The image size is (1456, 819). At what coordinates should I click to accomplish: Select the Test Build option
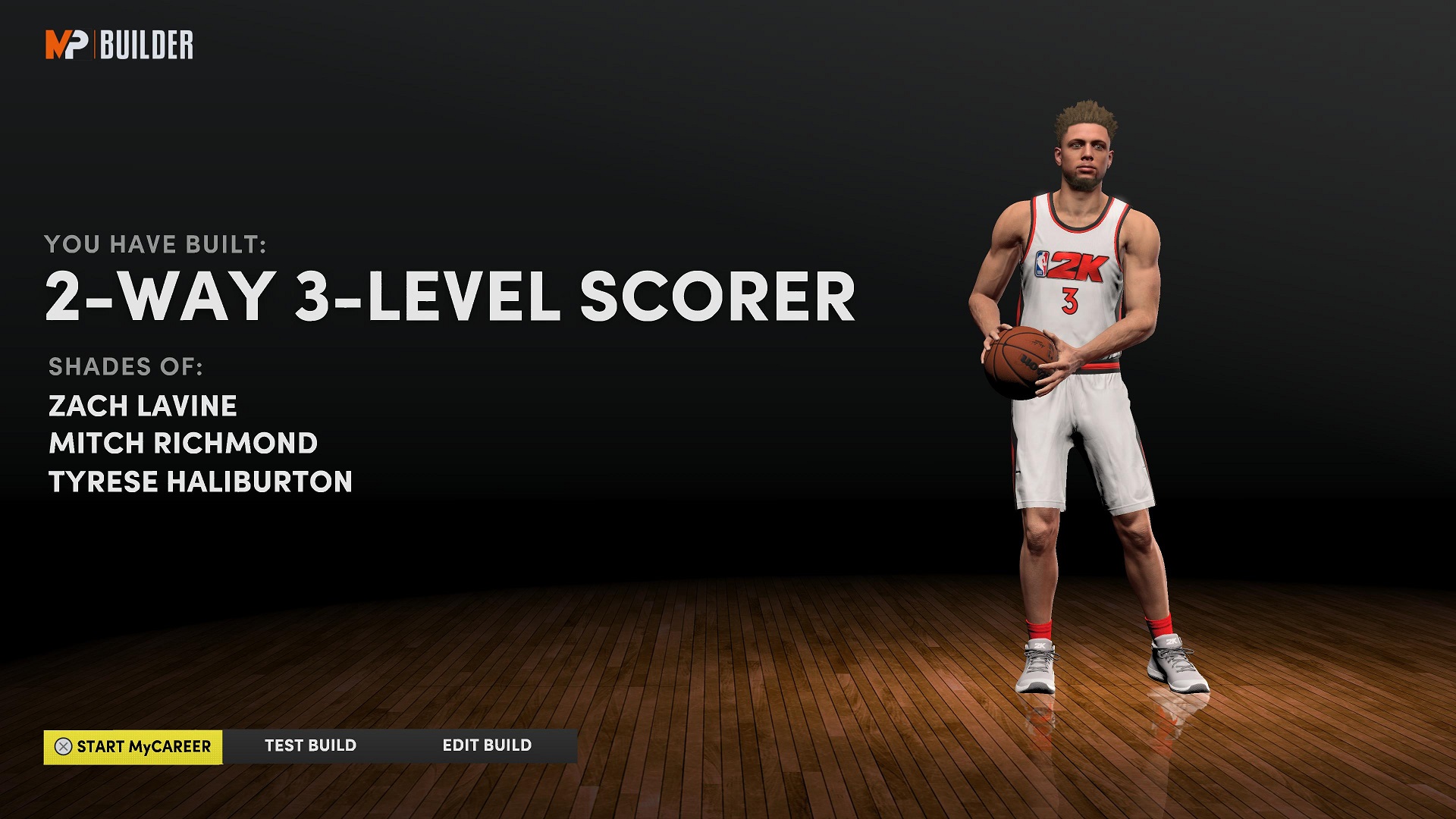pyautogui.click(x=310, y=746)
